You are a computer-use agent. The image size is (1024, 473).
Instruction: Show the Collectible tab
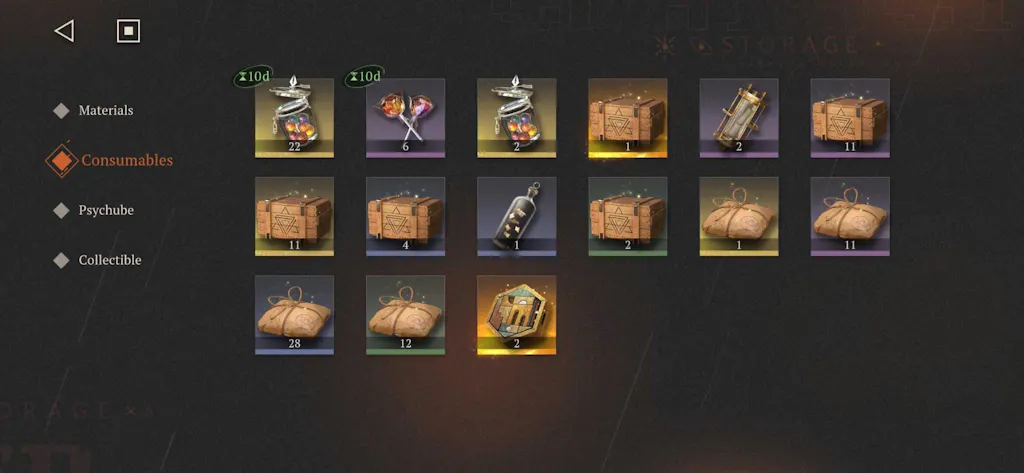[109, 260]
